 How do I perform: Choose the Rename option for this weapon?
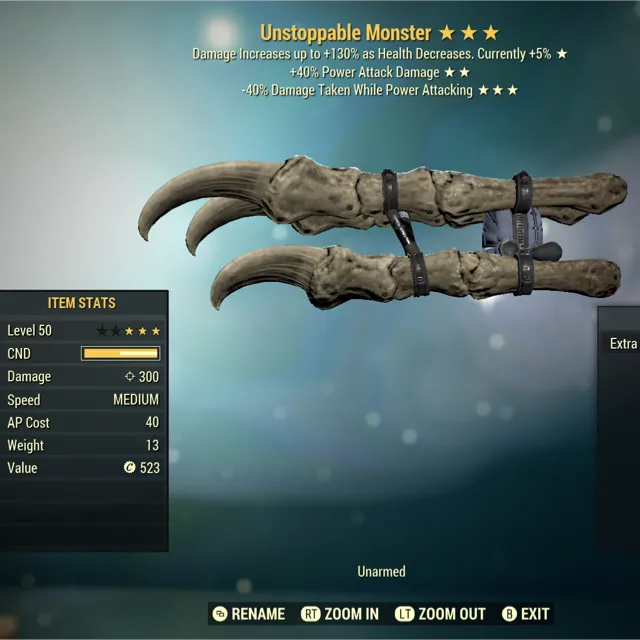click(x=249, y=614)
